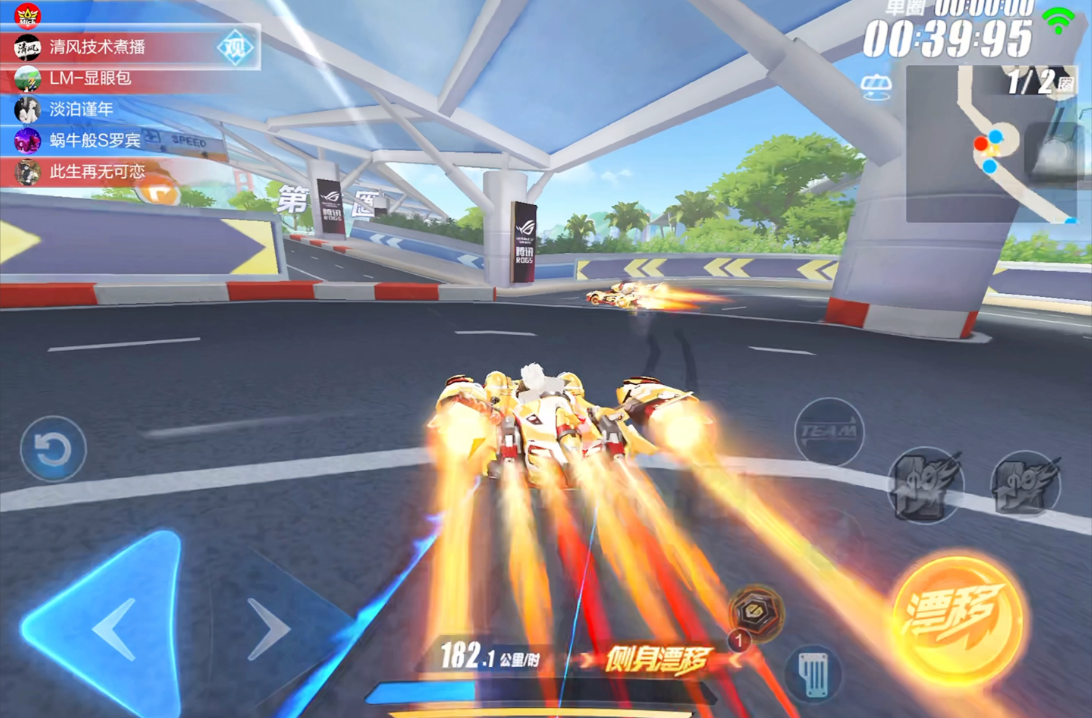Open the track minimap
This screenshot has width=1092, height=718.
tap(990, 145)
